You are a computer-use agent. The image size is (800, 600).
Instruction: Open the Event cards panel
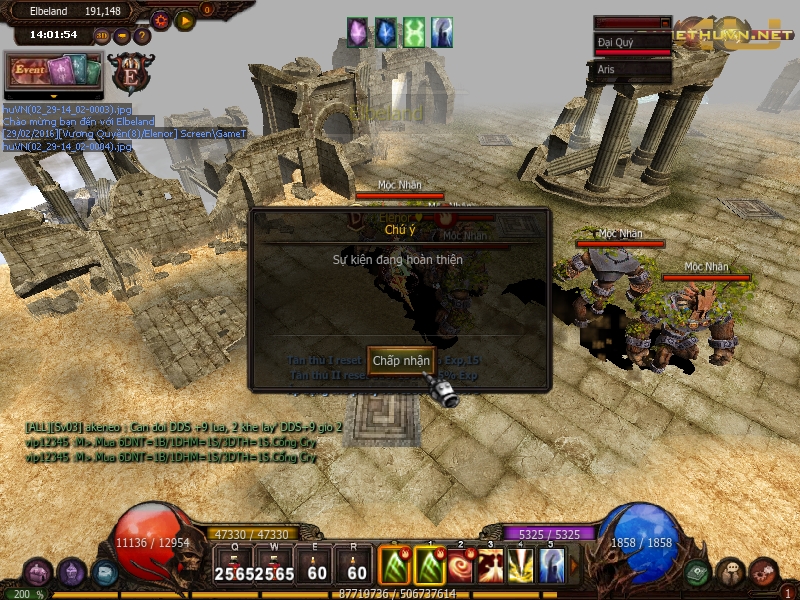point(55,72)
